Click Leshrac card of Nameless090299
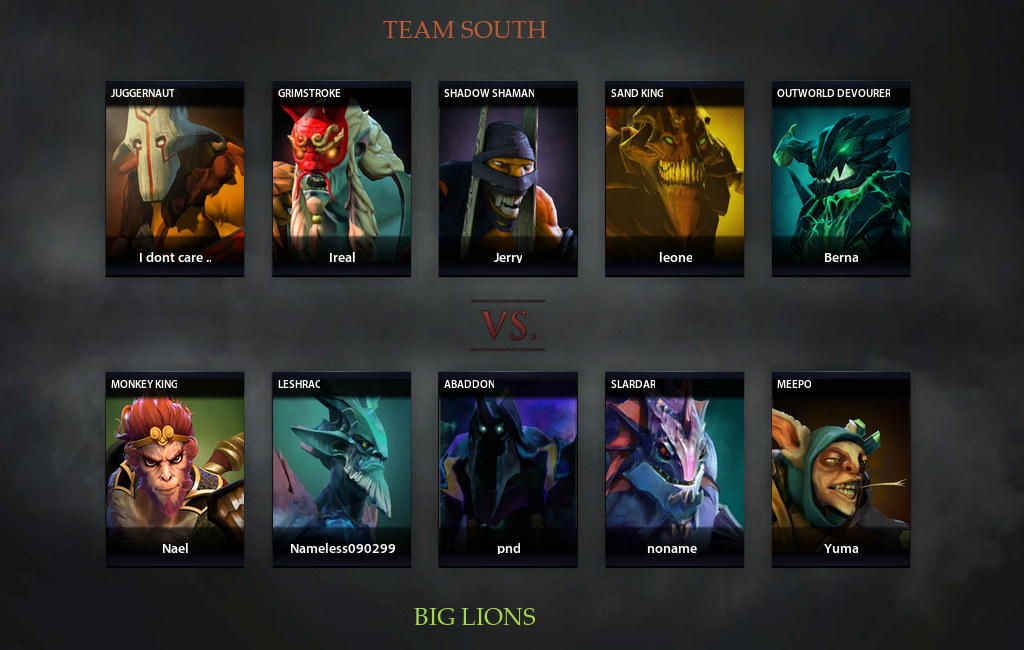Image resolution: width=1024 pixels, height=650 pixels. tap(341, 469)
